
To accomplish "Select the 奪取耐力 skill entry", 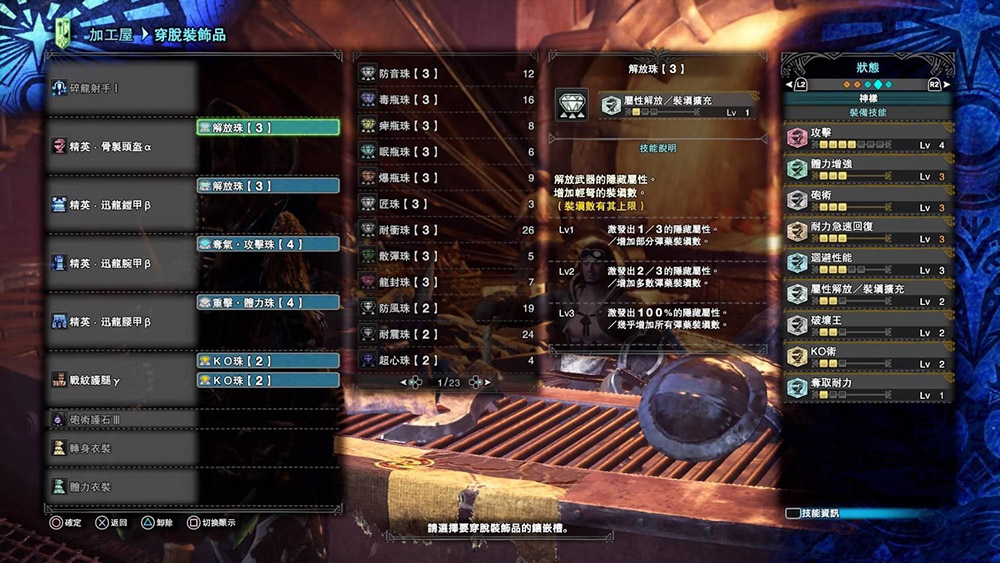I will (867, 388).
